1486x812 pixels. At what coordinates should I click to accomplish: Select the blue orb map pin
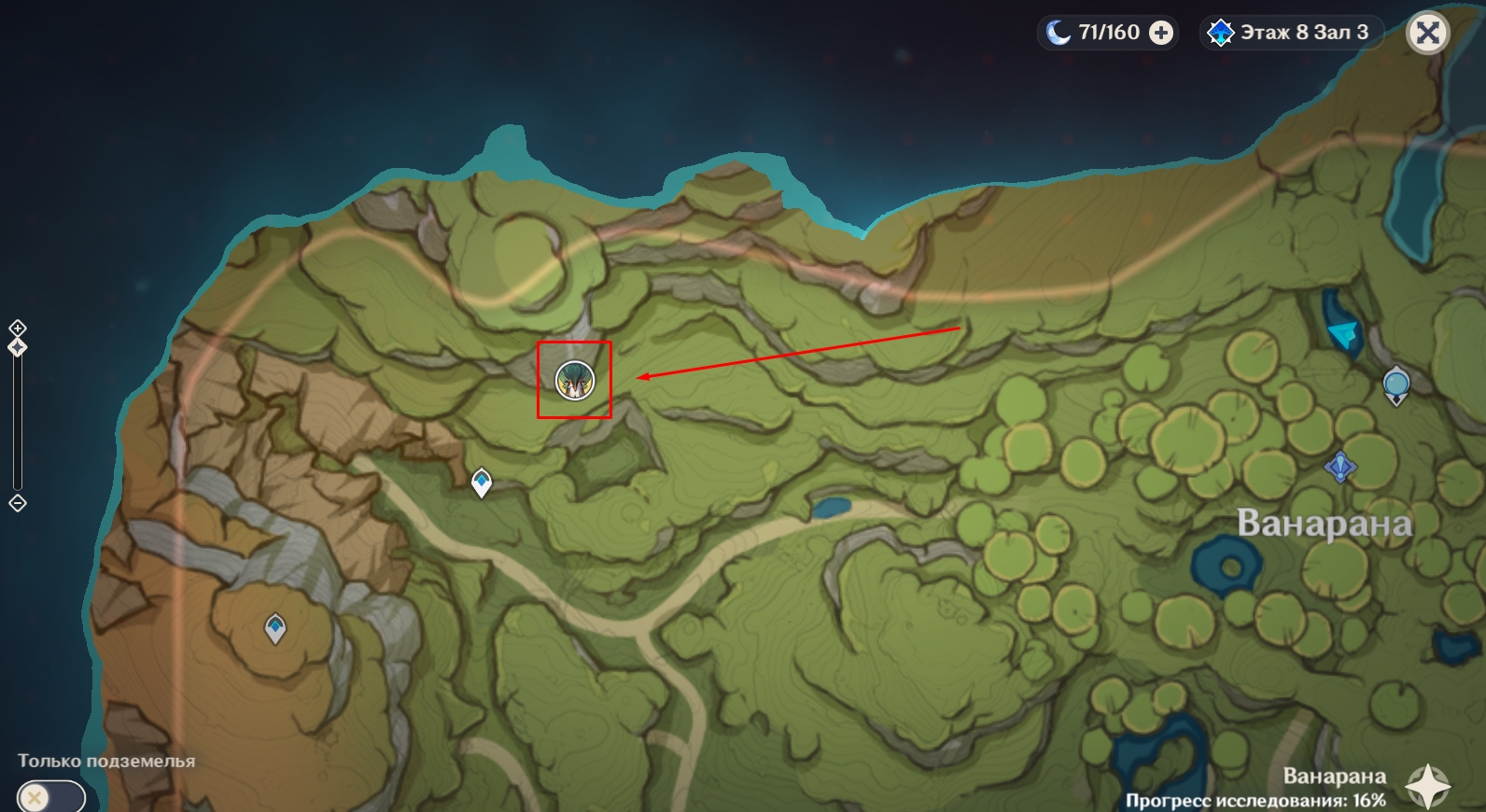coord(1395,385)
